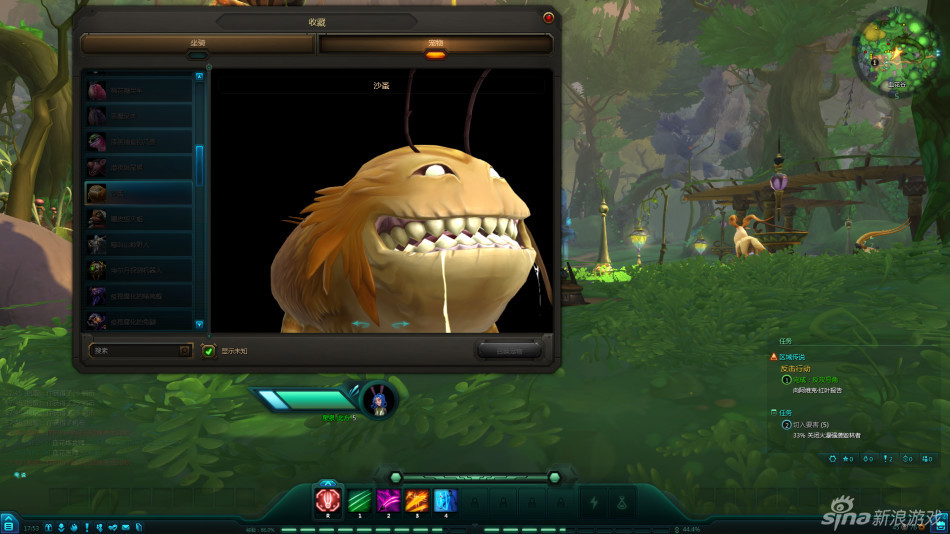Click the search (搜索) input field

click(x=134, y=350)
